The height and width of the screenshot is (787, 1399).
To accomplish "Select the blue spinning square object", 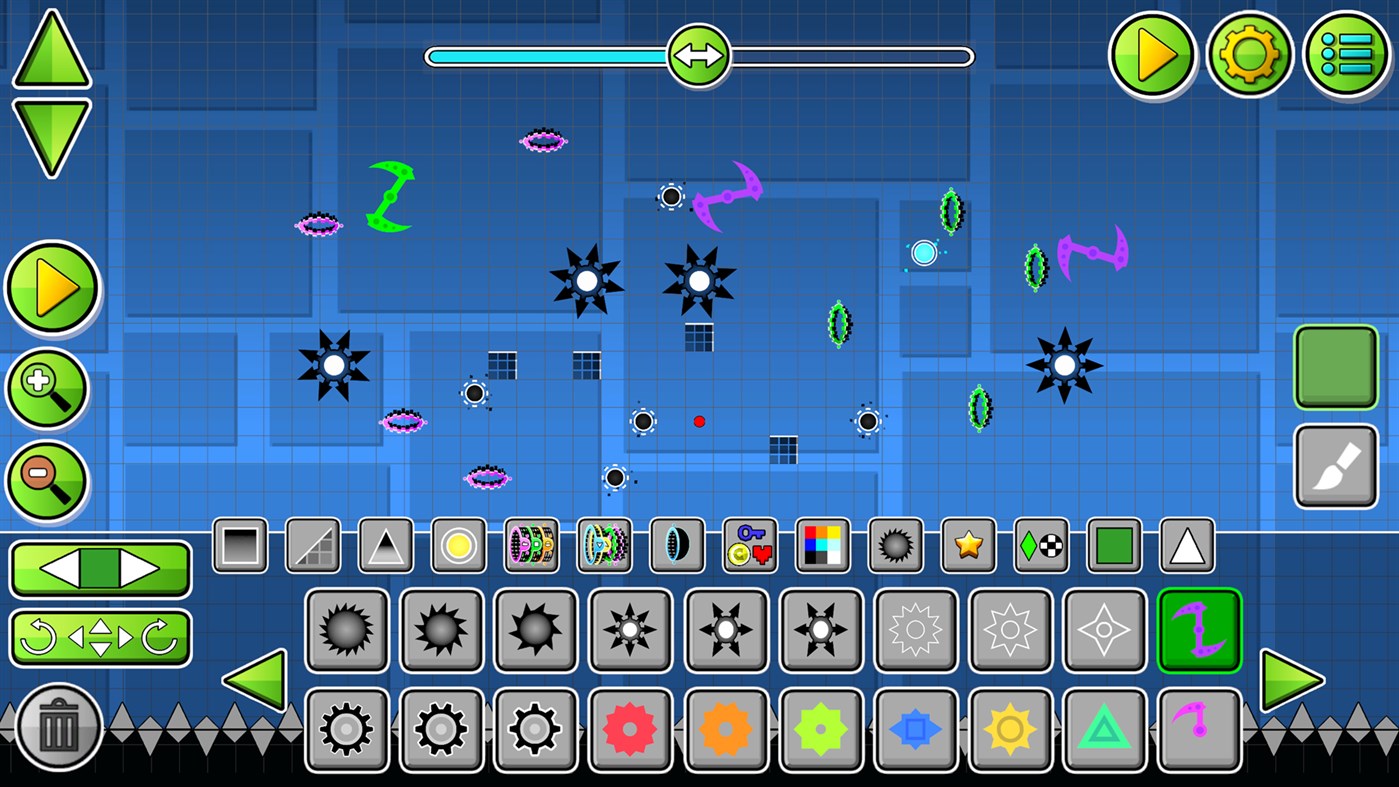I will 916,729.
